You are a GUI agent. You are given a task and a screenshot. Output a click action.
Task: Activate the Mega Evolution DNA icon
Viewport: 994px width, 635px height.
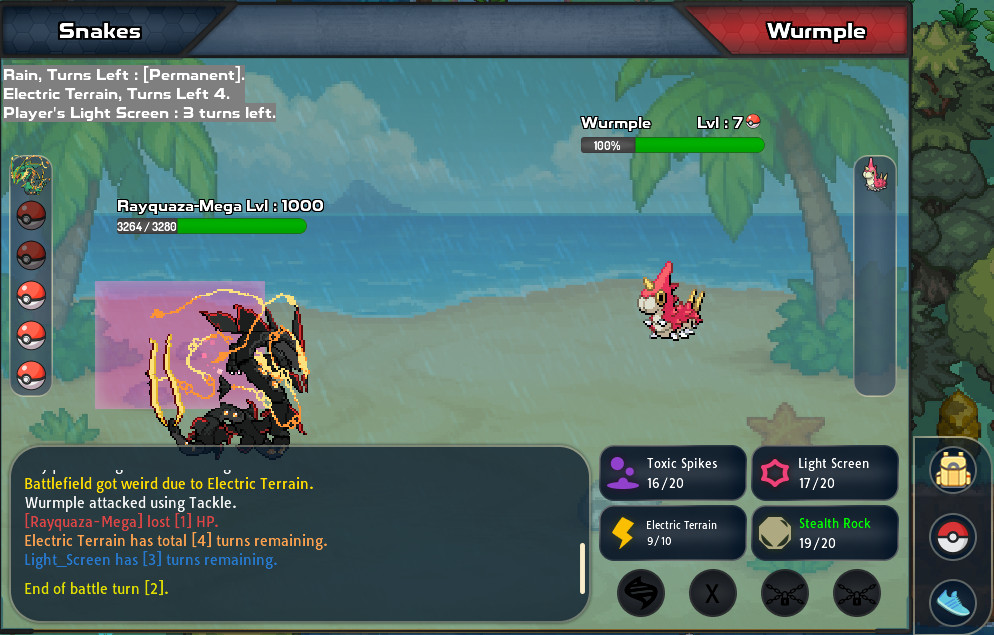[641, 593]
